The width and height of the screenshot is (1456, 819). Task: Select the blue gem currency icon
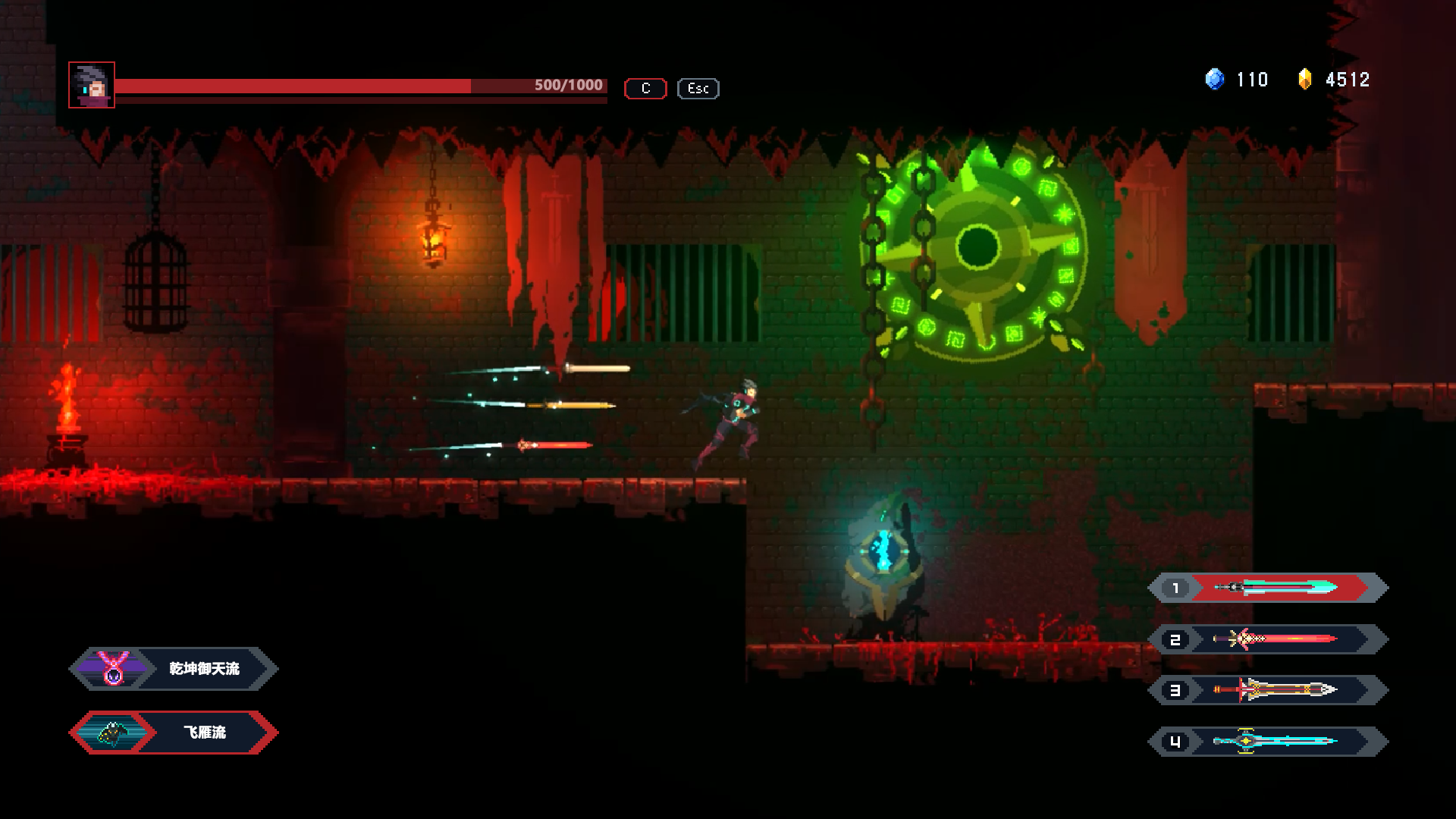[x=1213, y=80]
